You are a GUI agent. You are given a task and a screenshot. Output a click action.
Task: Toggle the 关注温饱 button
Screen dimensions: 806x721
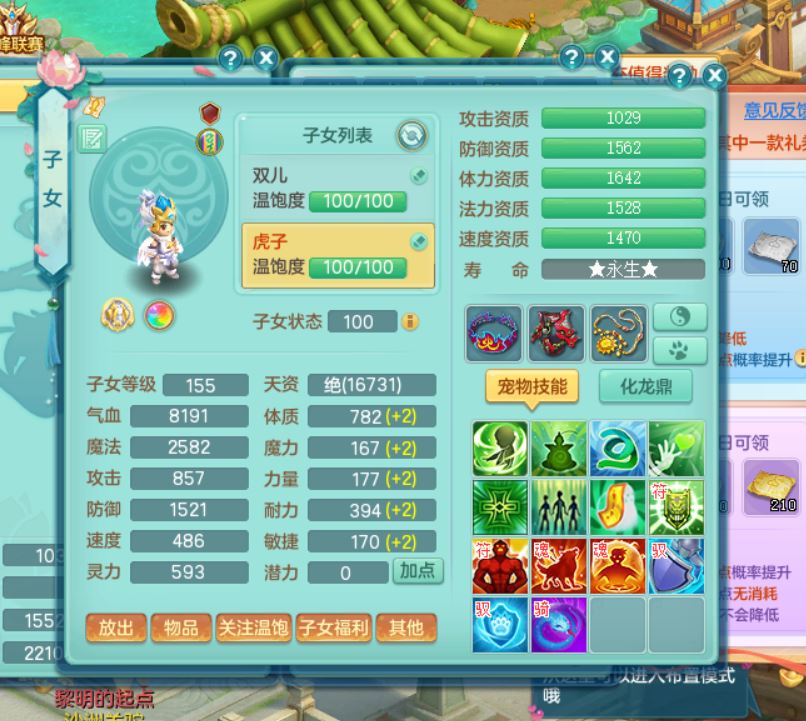[253, 628]
